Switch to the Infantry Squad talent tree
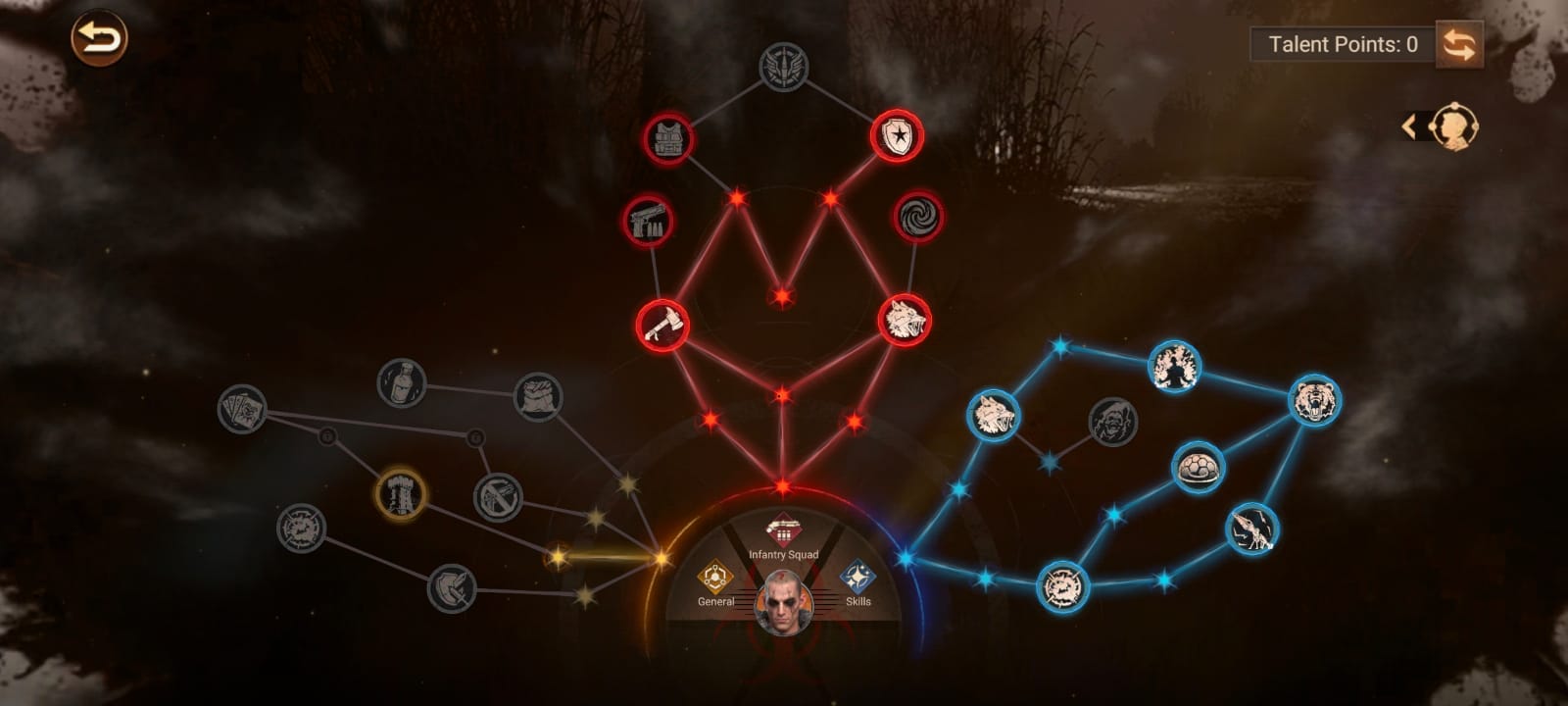 [x=783, y=536]
